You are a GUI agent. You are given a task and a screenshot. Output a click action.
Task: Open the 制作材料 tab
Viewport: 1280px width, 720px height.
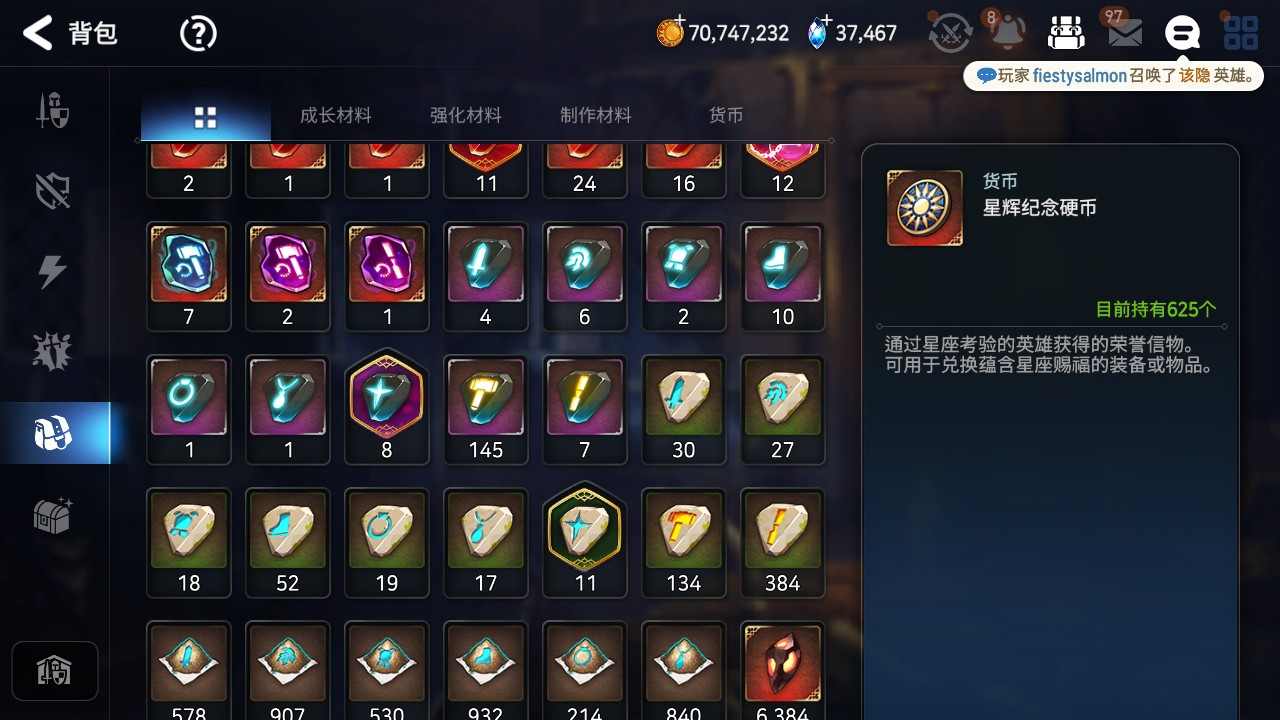point(595,115)
